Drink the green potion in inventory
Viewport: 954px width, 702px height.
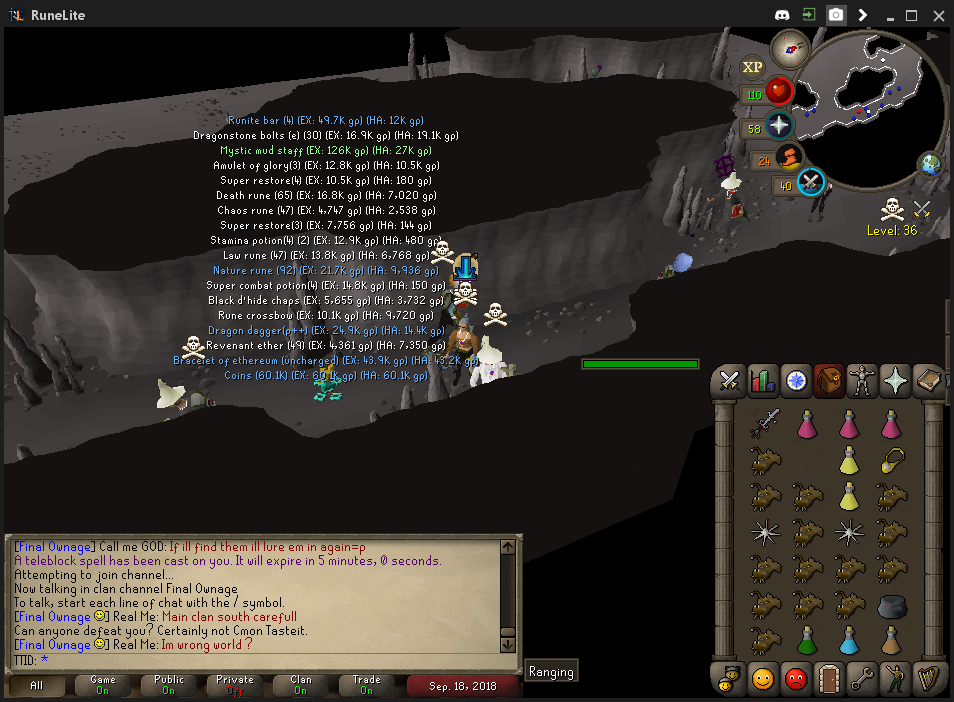pyautogui.click(x=807, y=639)
